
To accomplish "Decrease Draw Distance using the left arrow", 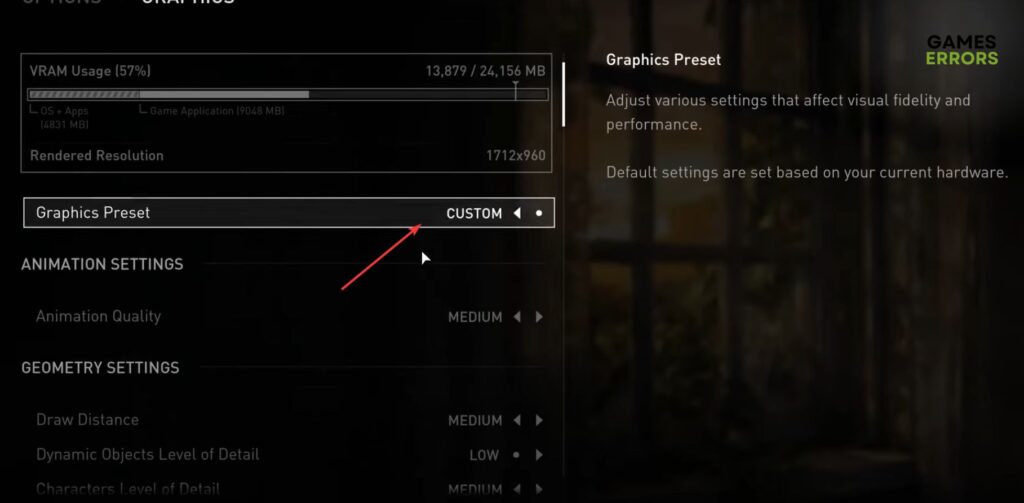I will point(517,420).
